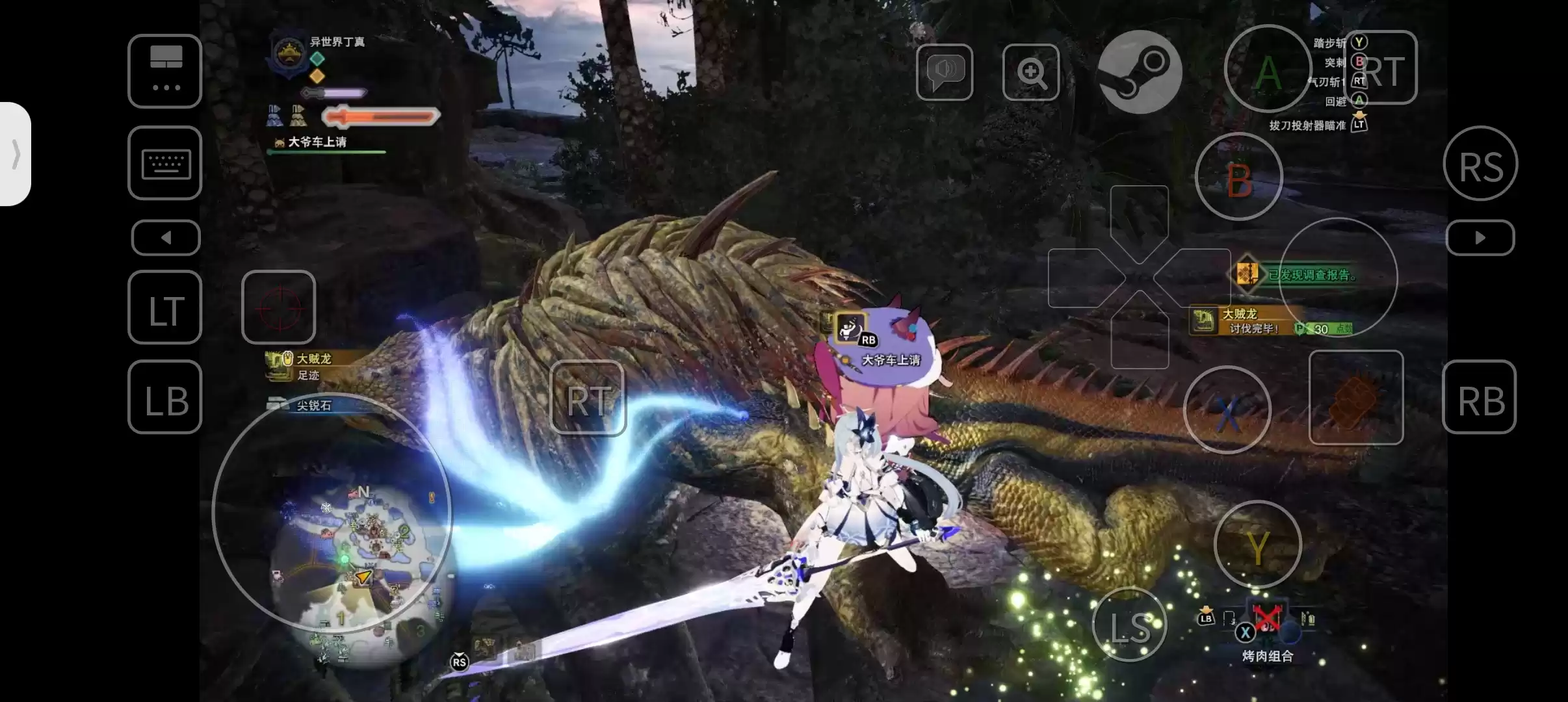Tap the yellow Y touch button
The width and height of the screenshot is (1568, 702).
[1257, 545]
